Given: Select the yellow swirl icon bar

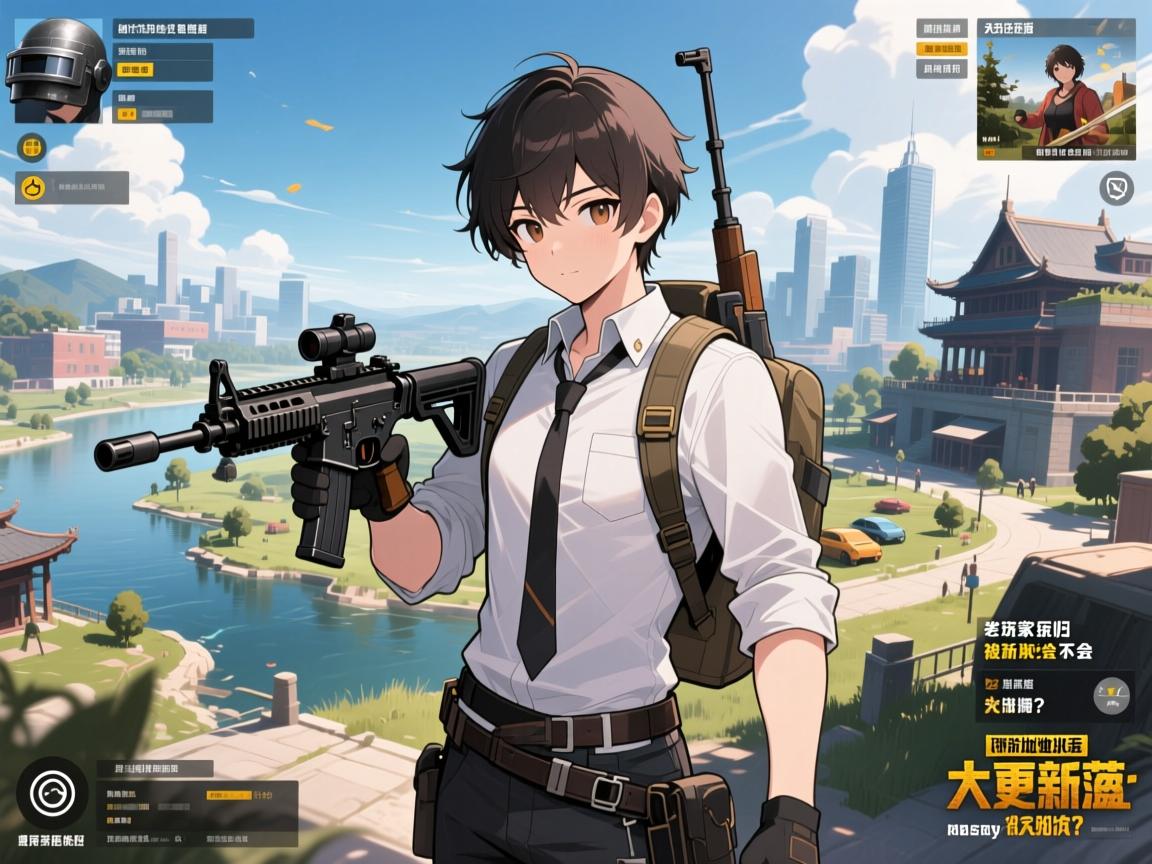Looking at the screenshot, I should [72, 187].
